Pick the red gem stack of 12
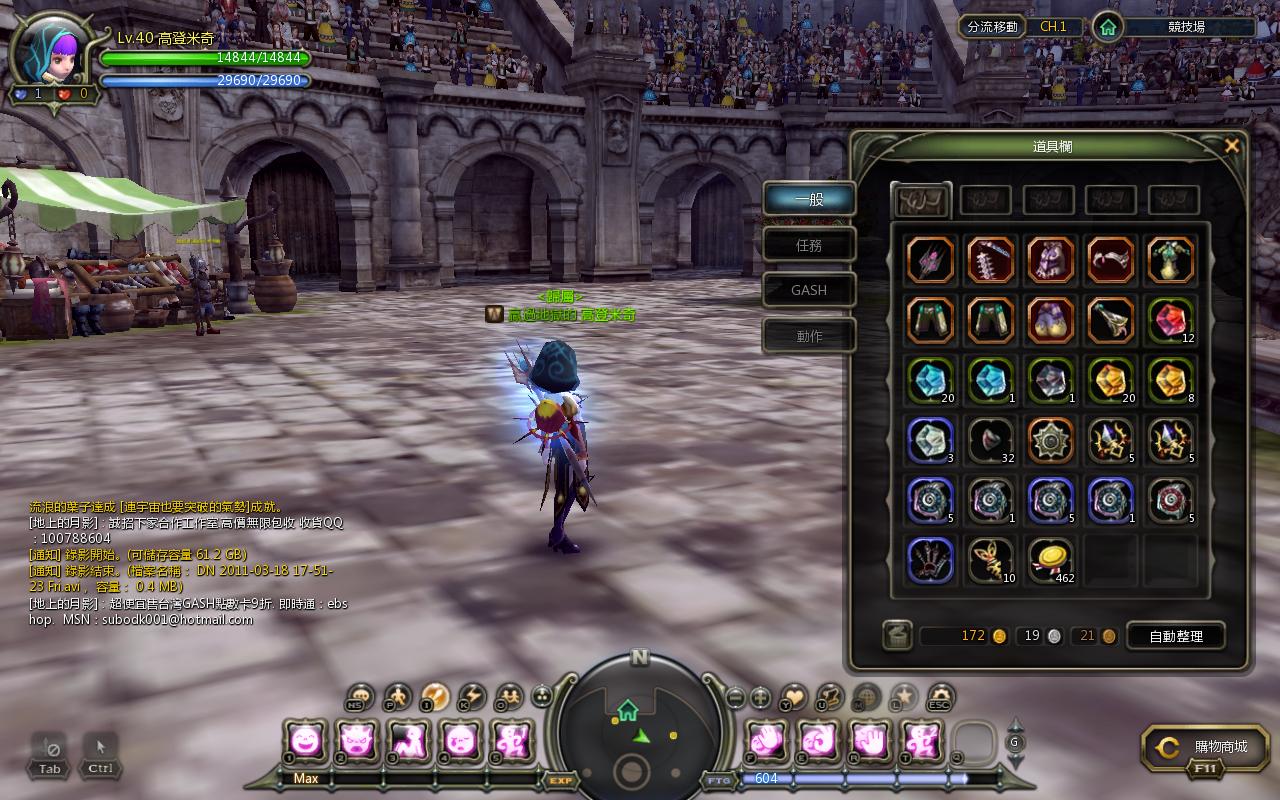The image size is (1280, 800). click(1170, 320)
